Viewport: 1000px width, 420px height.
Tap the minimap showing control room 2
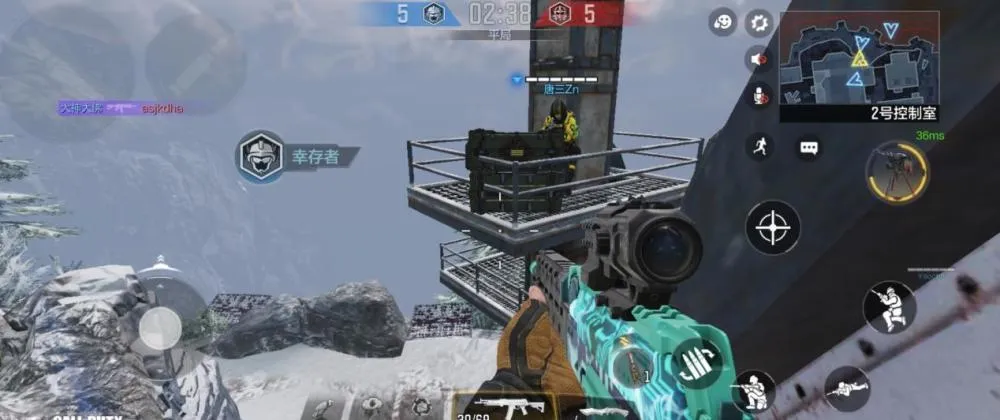[859, 58]
